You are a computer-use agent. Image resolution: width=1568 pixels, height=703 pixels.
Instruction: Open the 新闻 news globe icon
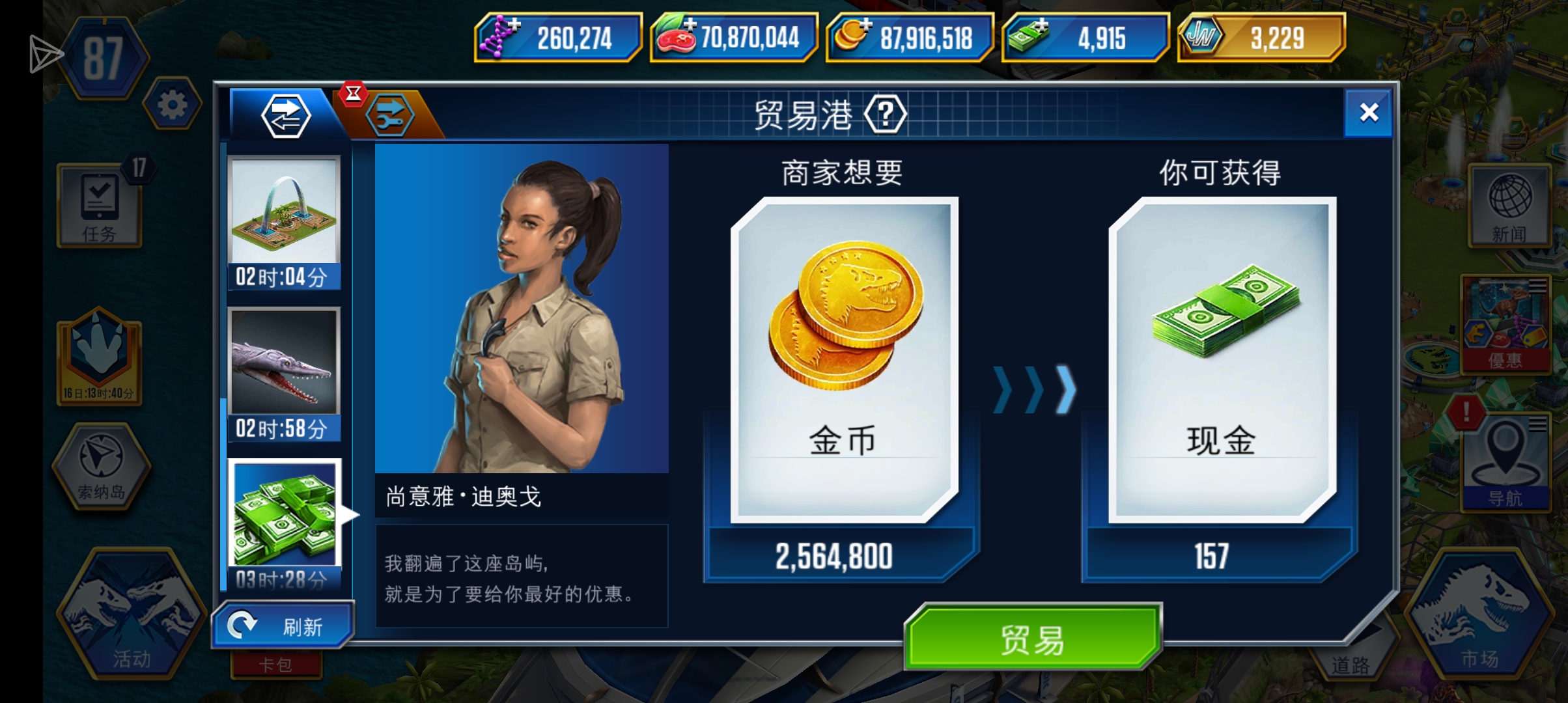tap(1509, 205)
